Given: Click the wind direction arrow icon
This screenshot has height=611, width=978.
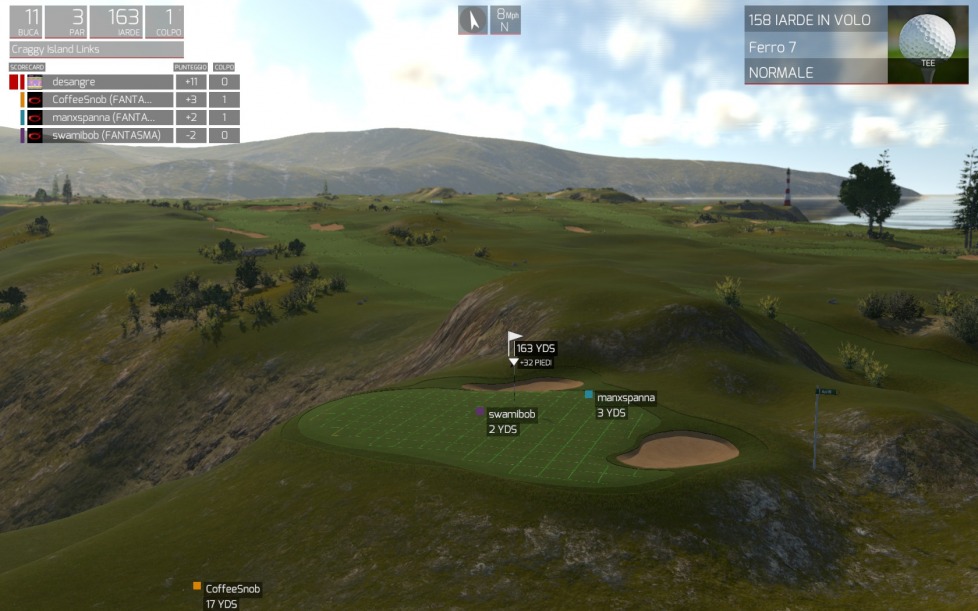Looking at the screenshot, I should click(x=472, y=20).
